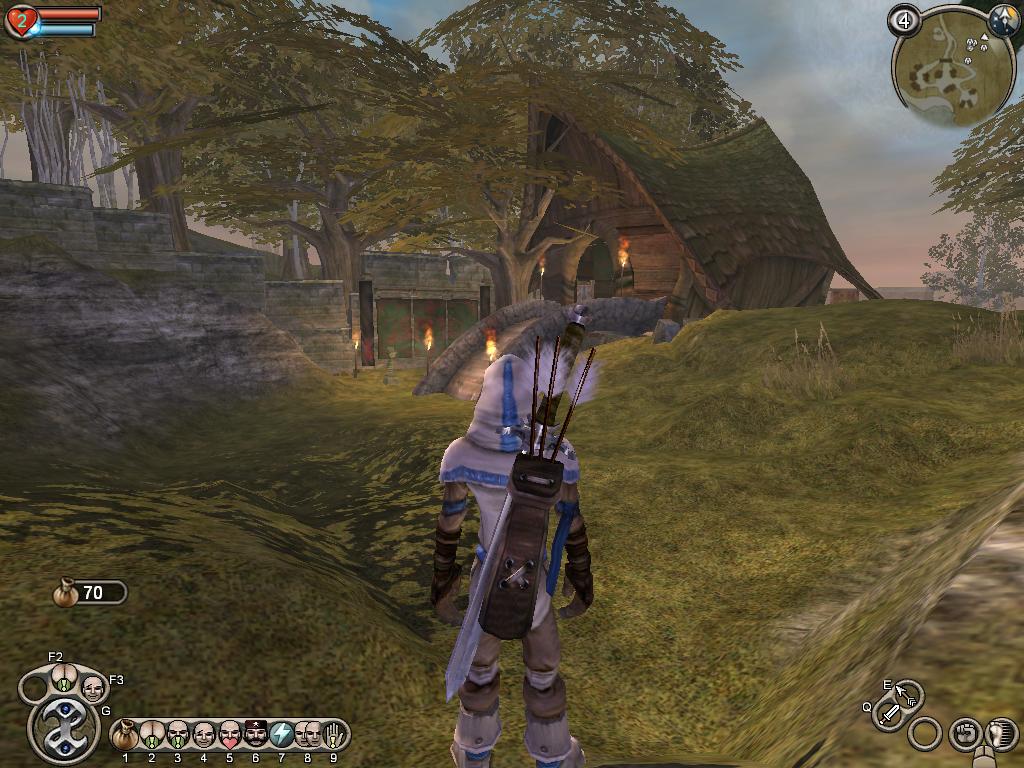
Task: Click the Guild Seal silver emblem
Action: [64, 729]
